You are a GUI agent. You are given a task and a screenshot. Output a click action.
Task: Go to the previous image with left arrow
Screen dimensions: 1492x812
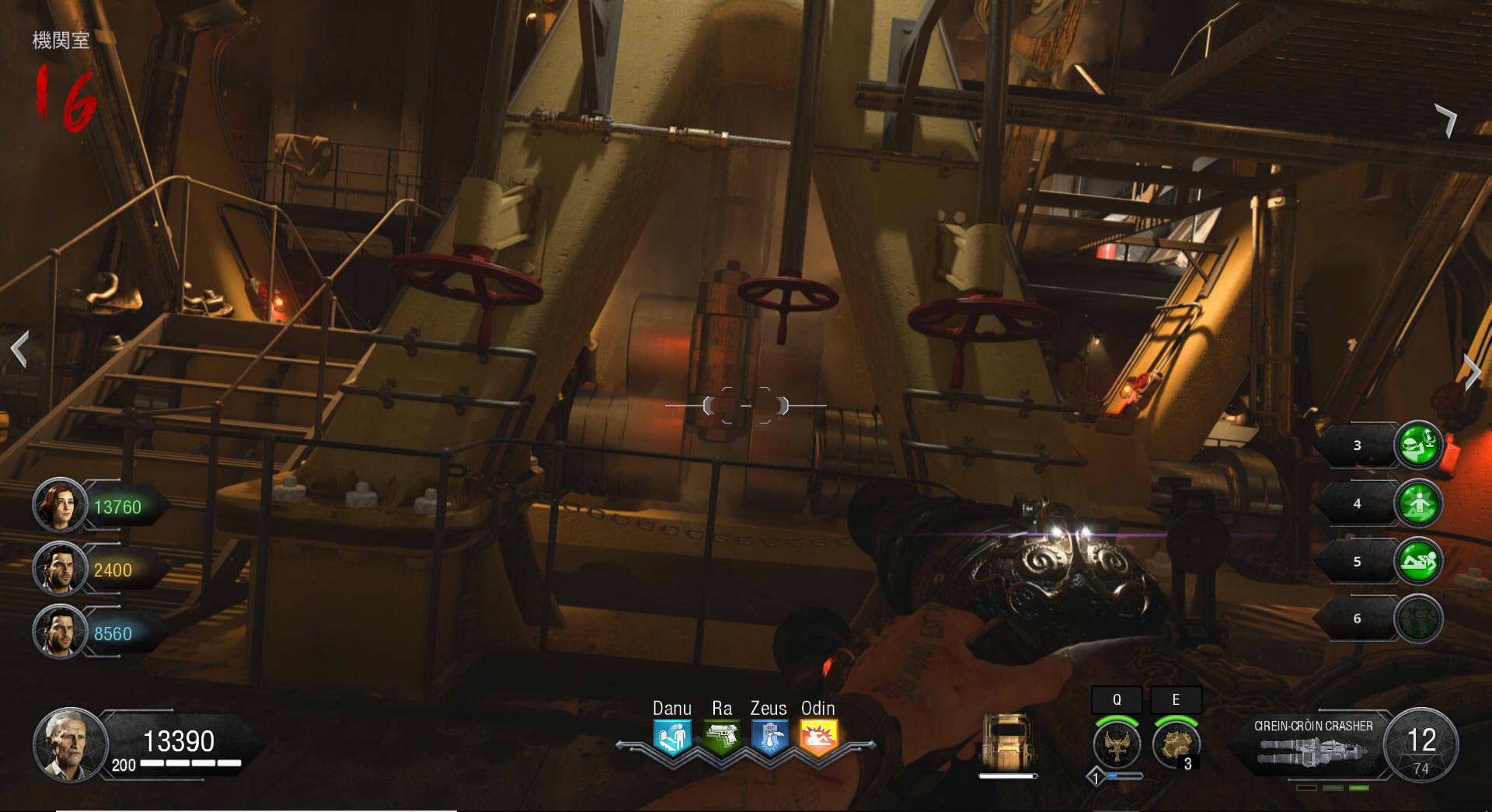[x=20, y=349]
